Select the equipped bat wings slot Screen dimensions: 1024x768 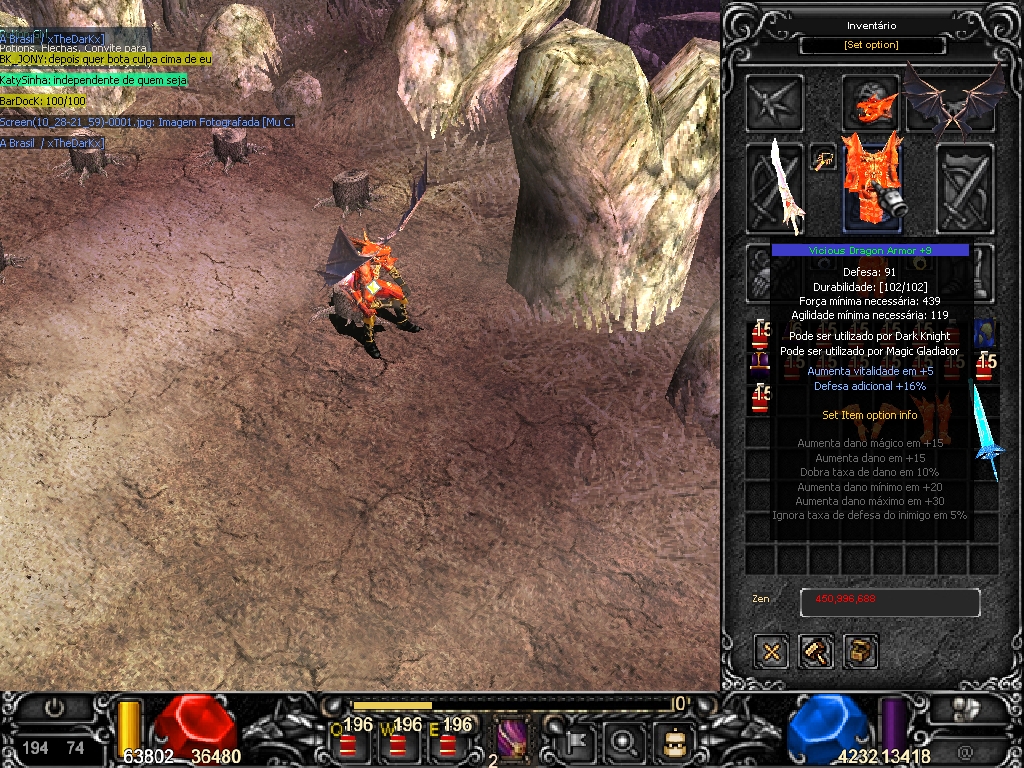pyautogui.click(x=953, y=99)
